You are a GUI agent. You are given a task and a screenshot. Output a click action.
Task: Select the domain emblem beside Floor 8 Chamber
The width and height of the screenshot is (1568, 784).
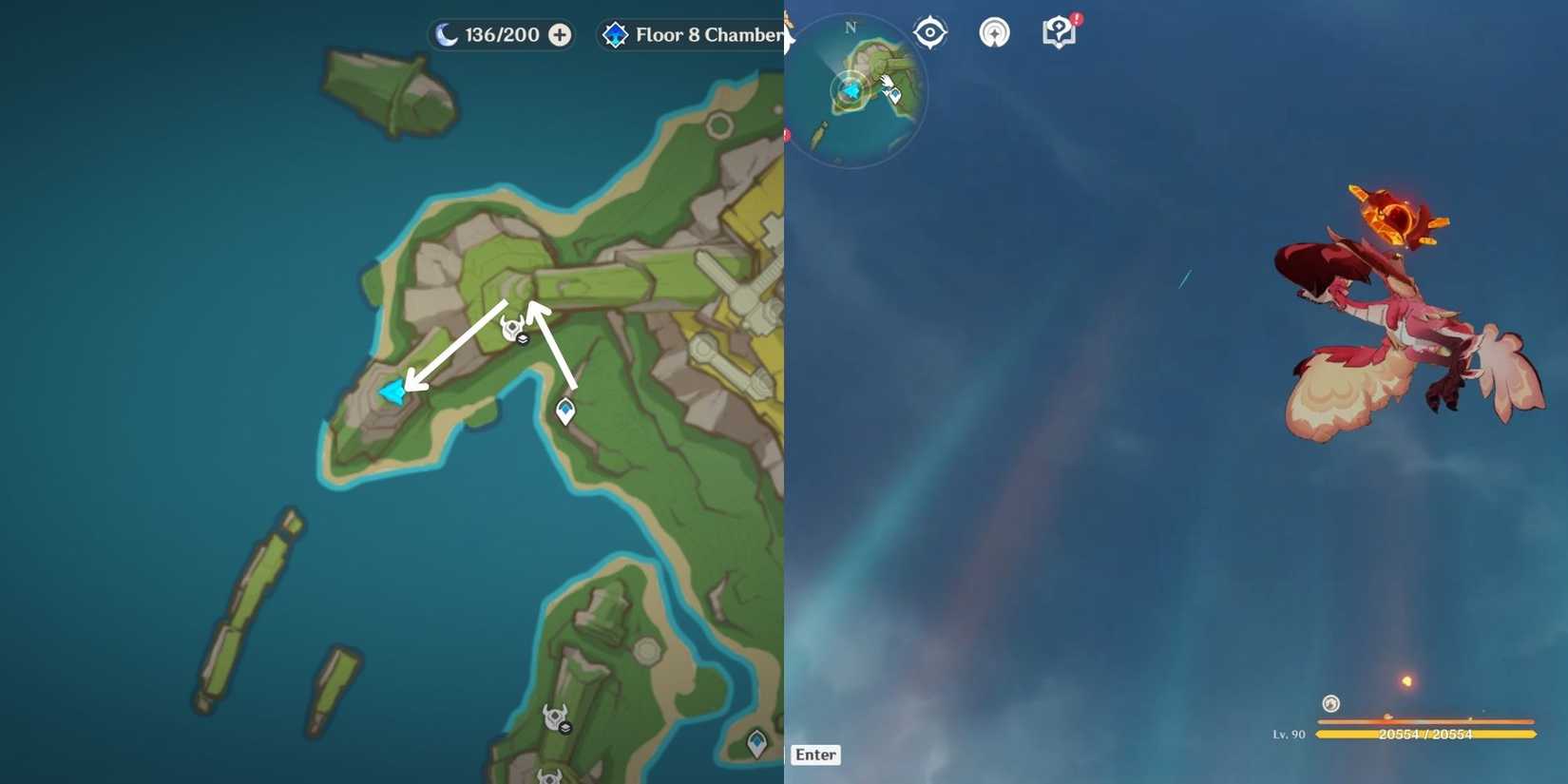click(617, 35)
